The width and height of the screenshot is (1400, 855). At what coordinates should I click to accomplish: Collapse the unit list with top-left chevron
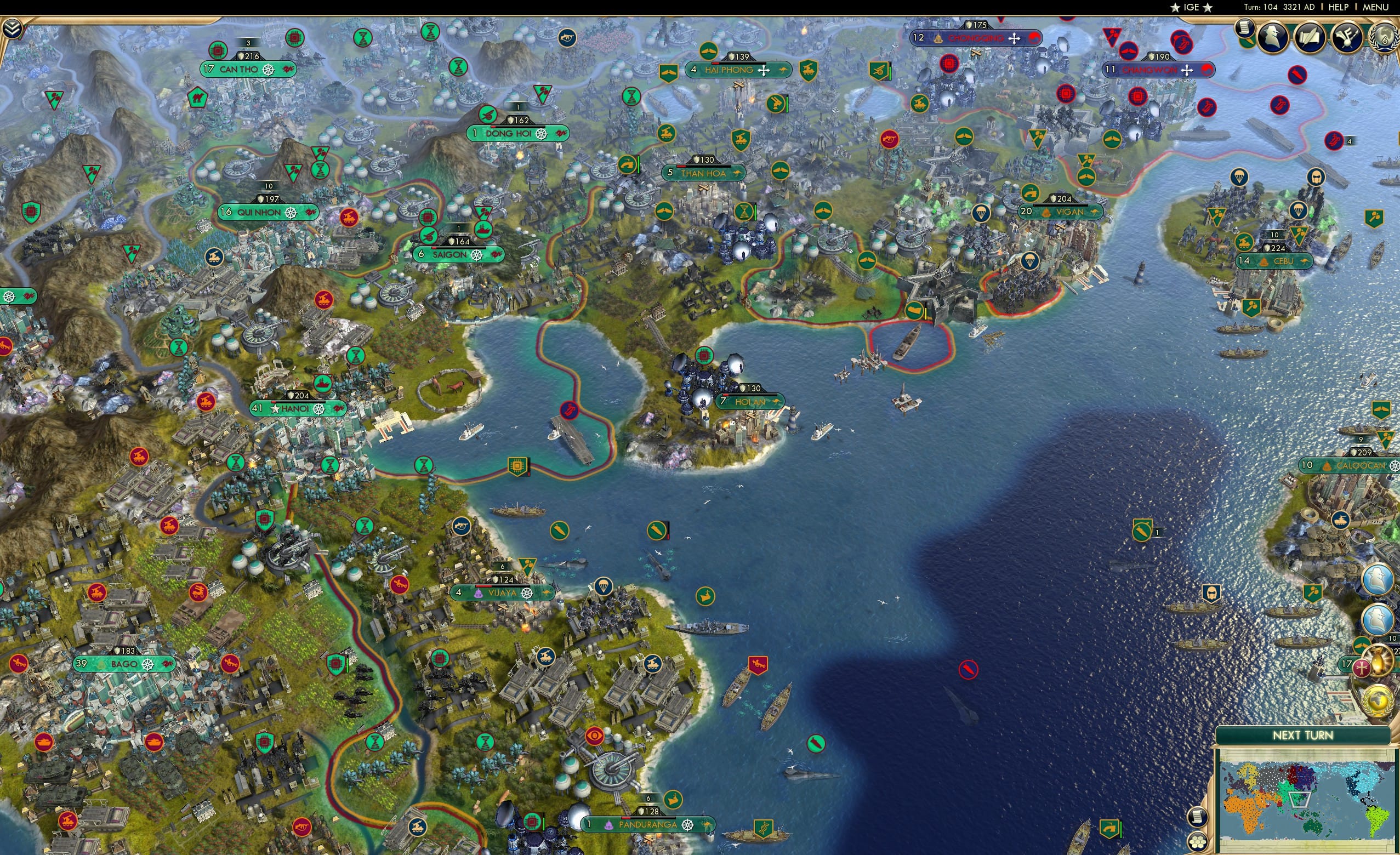(13, 29)
